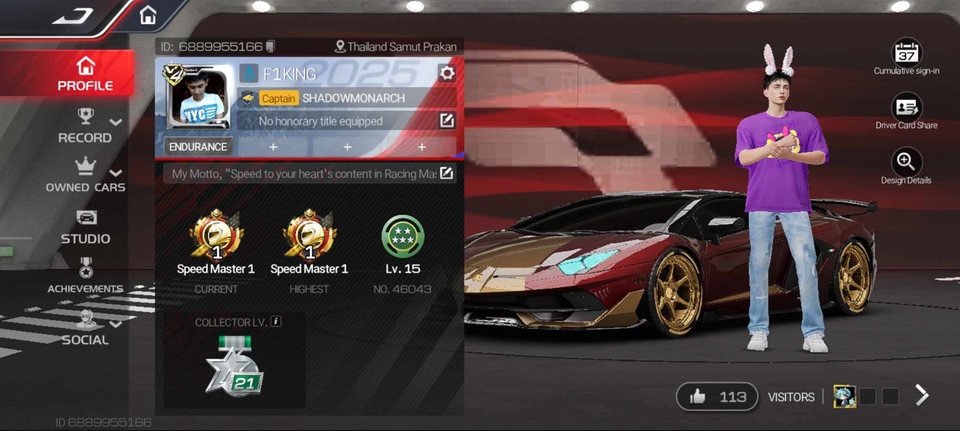Screen dimensions: 960x431
Task: Switch to Owned Cars
Action: [x=85, y=175]
